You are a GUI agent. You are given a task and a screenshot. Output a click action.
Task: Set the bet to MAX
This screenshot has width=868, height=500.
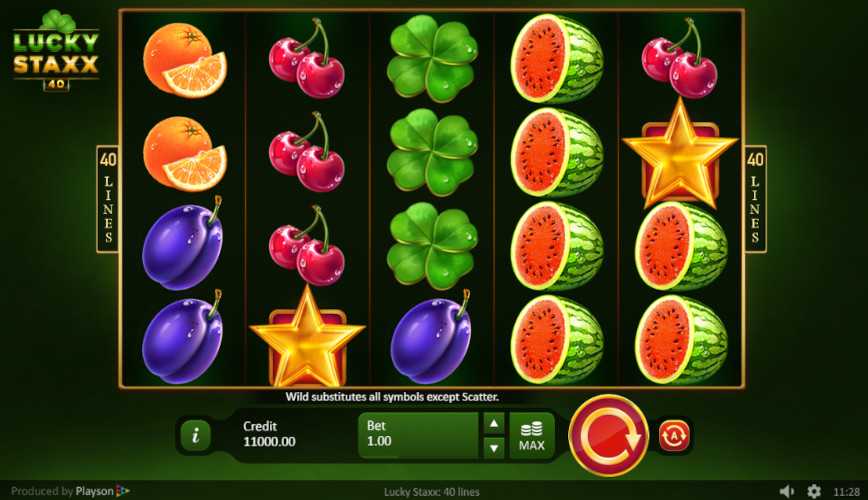[532, 435]
